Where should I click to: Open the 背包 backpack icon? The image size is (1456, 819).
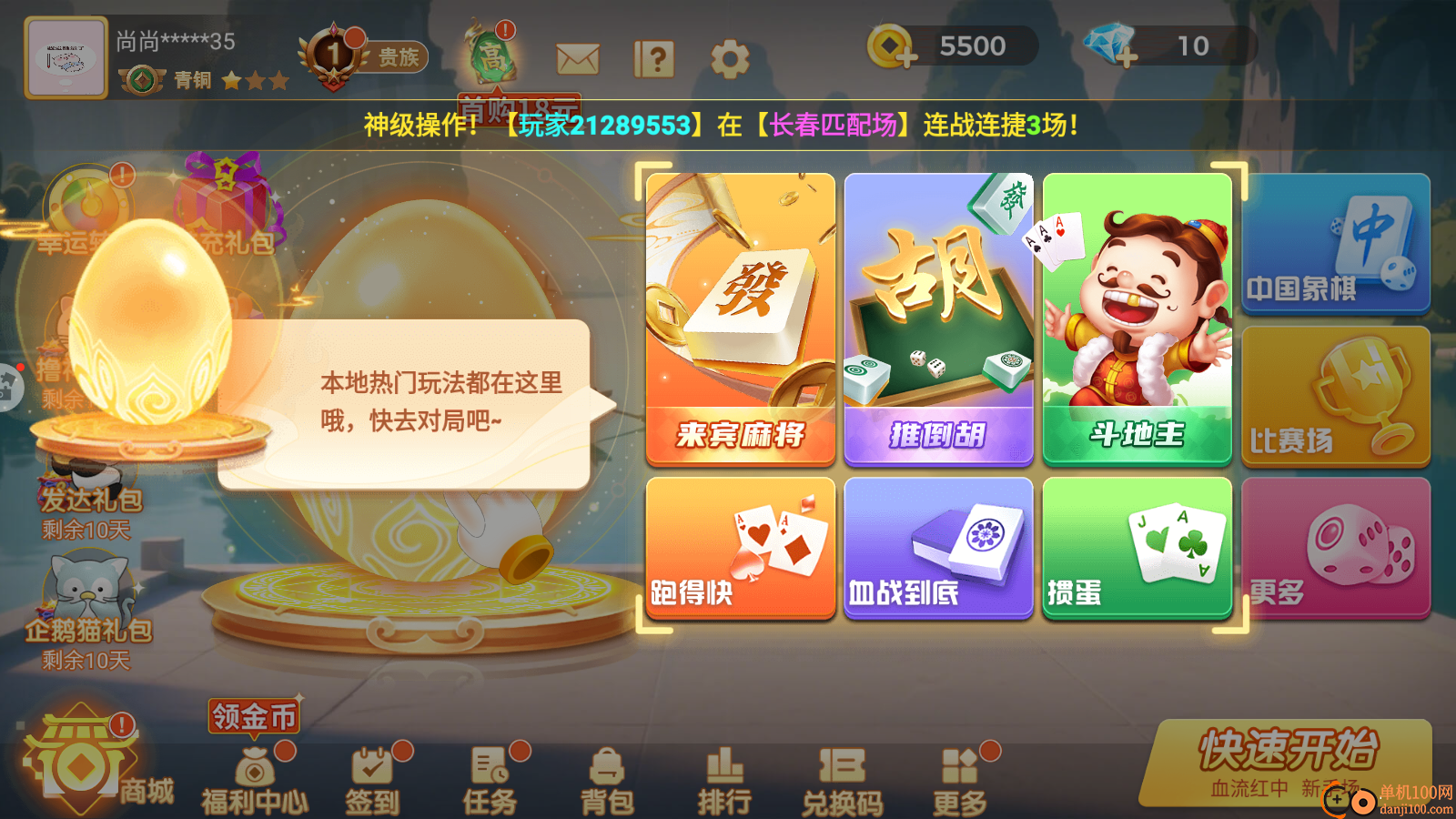coord(608,773)
